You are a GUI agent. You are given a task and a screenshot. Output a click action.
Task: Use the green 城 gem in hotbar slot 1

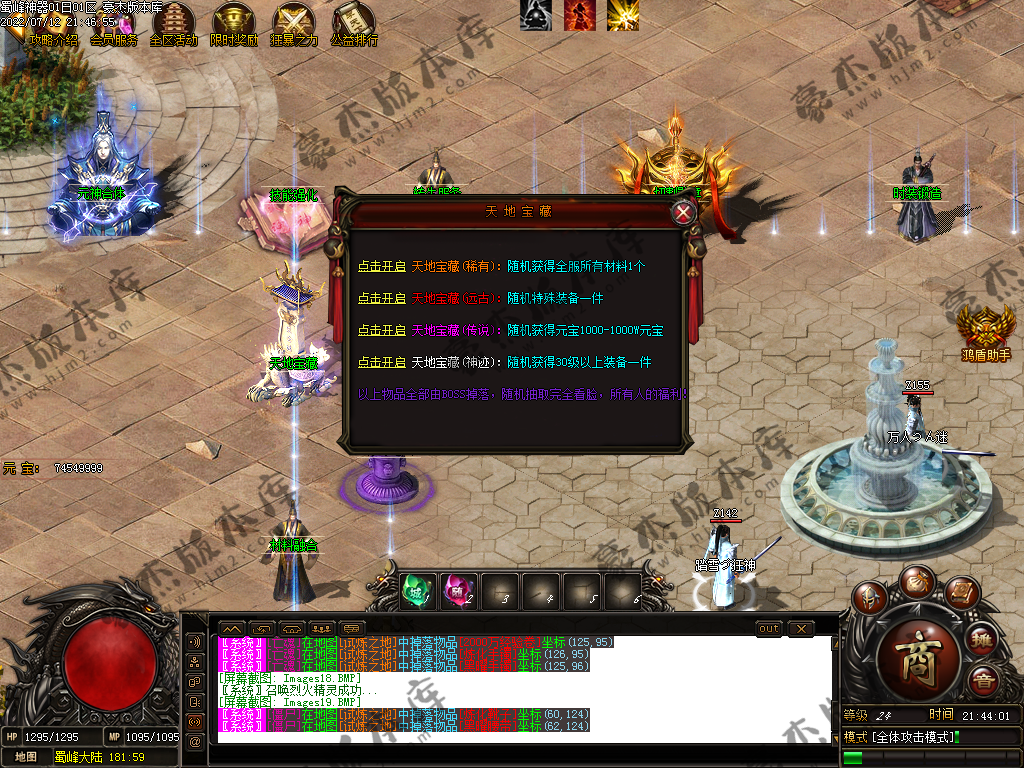tap(417, 591)
